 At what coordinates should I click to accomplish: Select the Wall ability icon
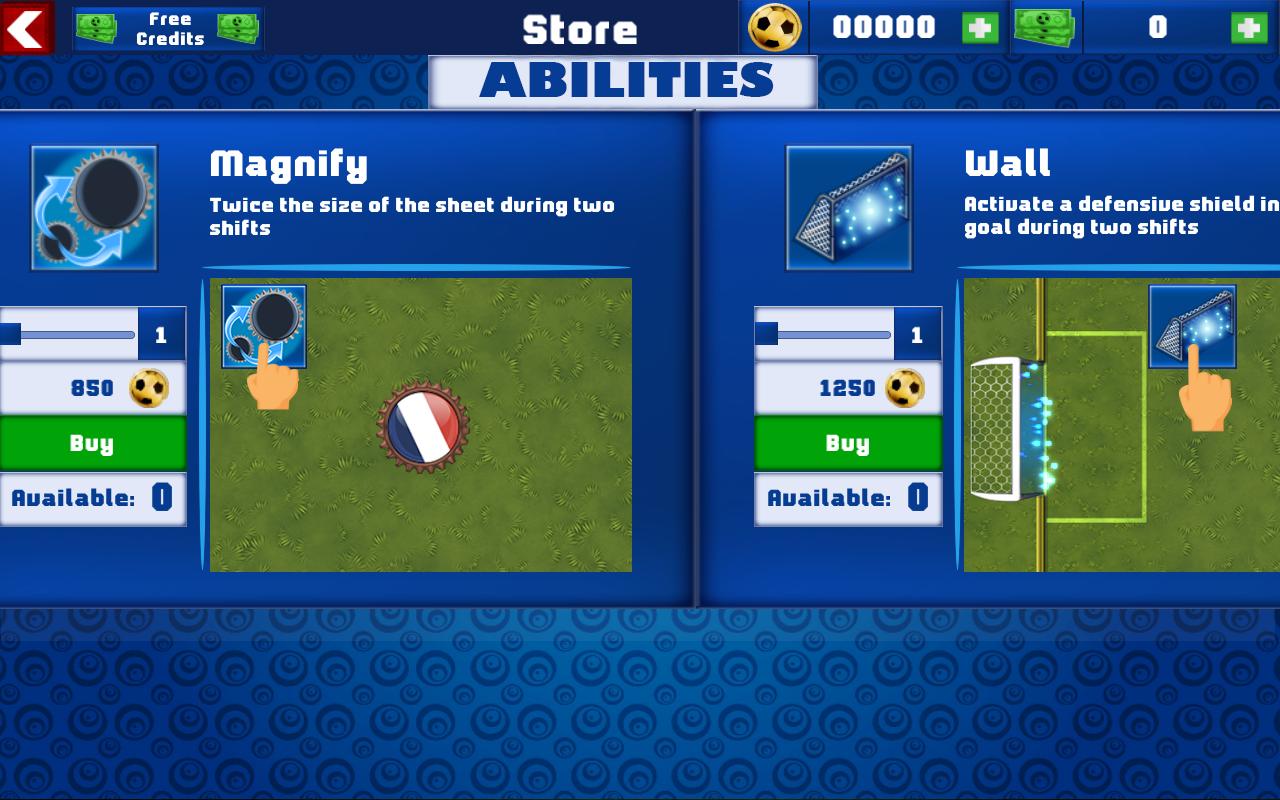tap(848, 206)
